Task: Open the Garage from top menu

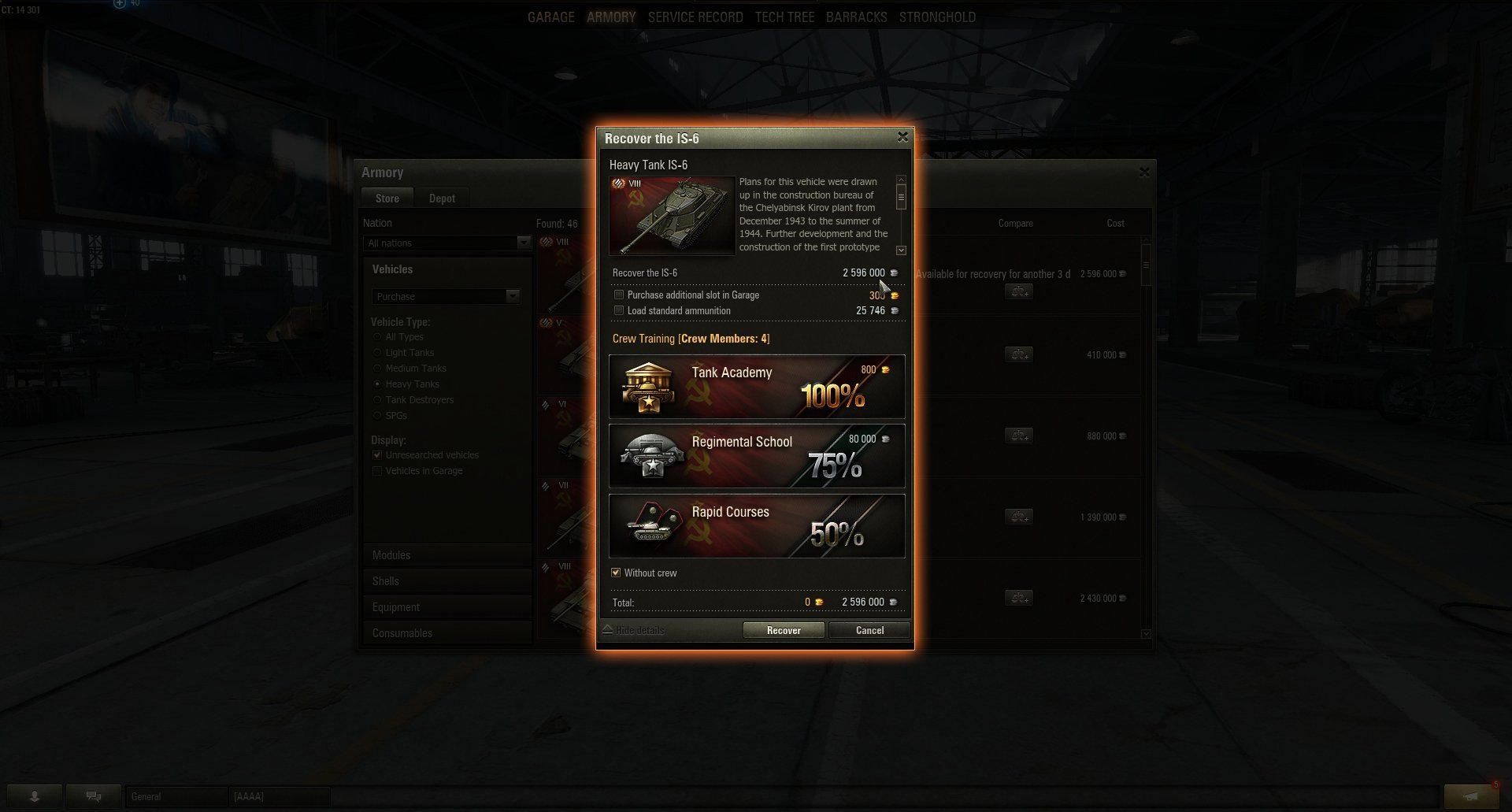Action: [550, 17]
